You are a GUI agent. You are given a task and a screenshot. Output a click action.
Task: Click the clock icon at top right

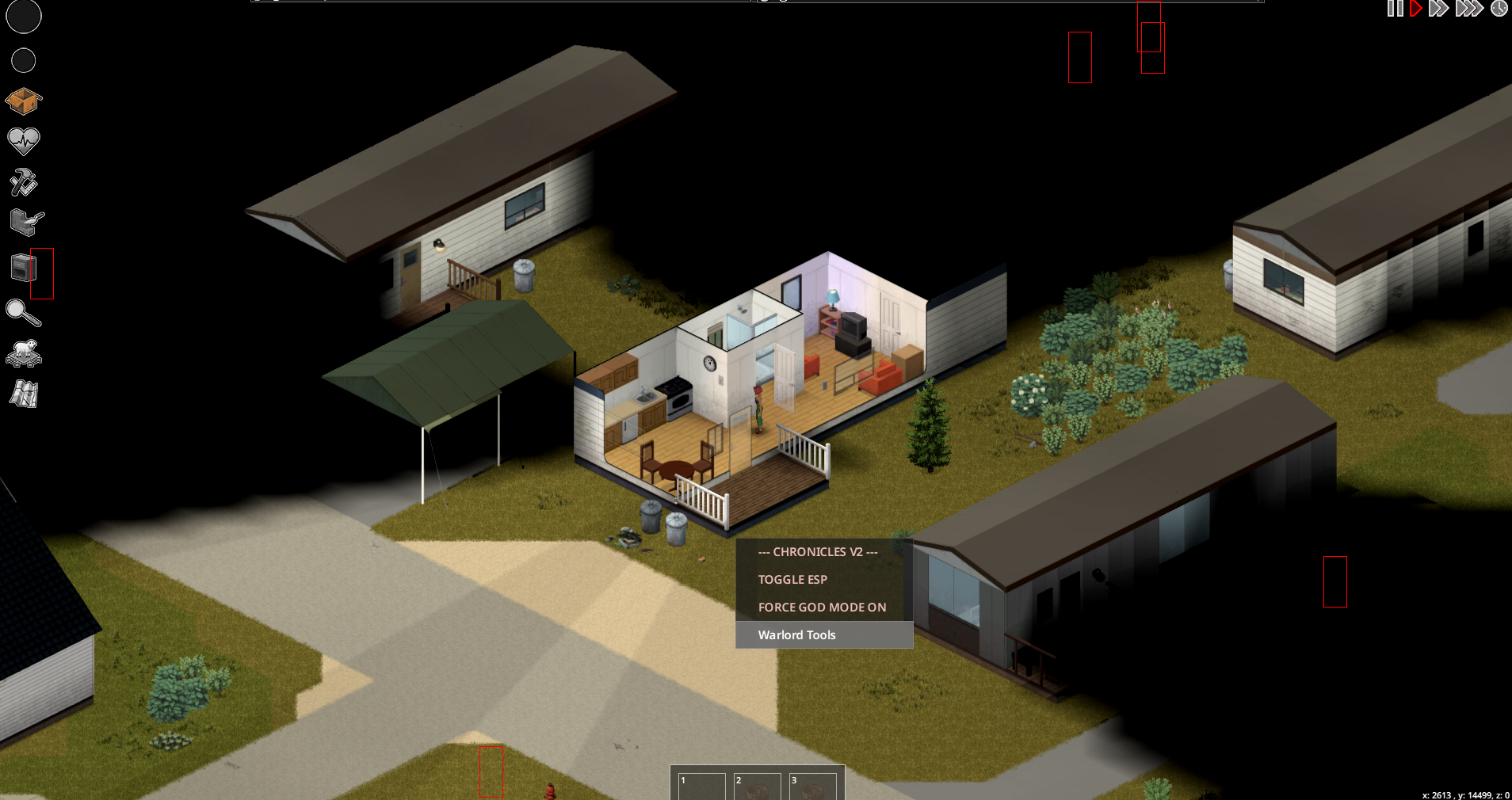[1499, 9]
